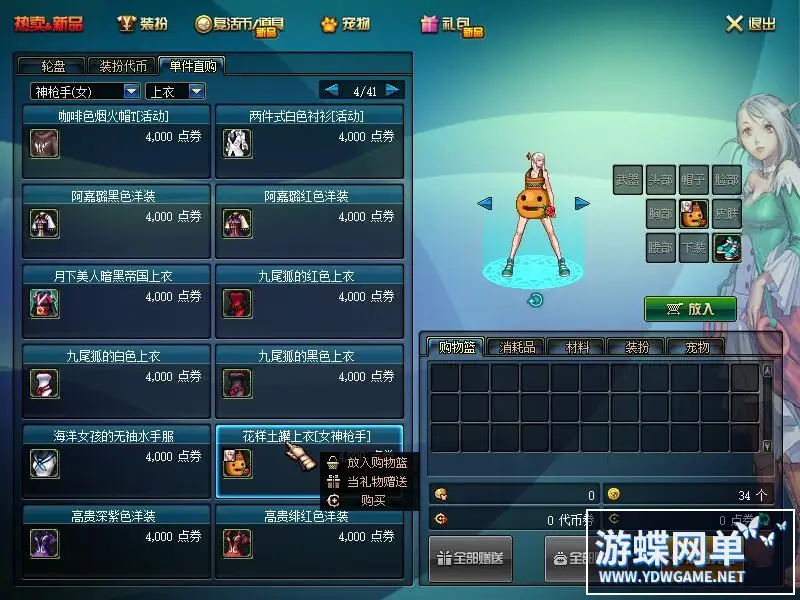
Task: Exit the shop with 退出 button
Action: click(751, 24)
